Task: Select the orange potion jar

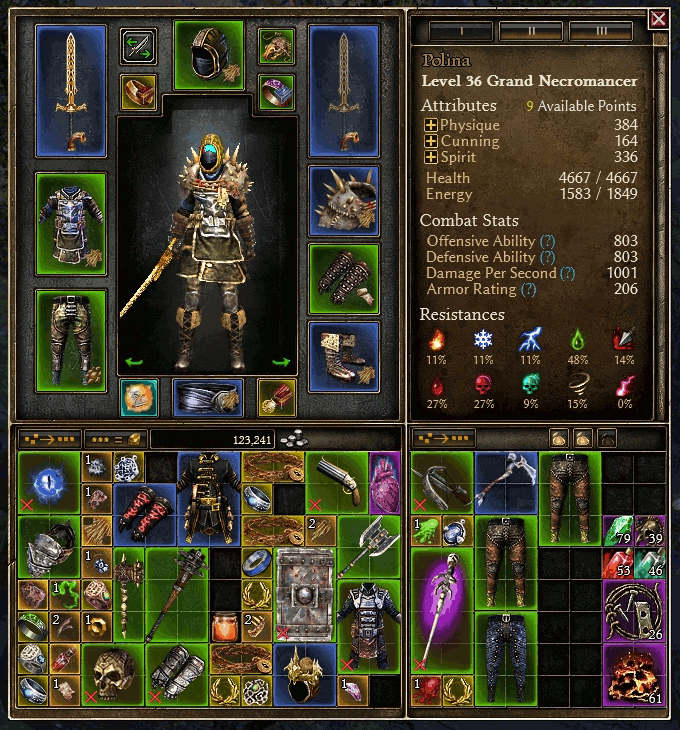Action: 224,627
